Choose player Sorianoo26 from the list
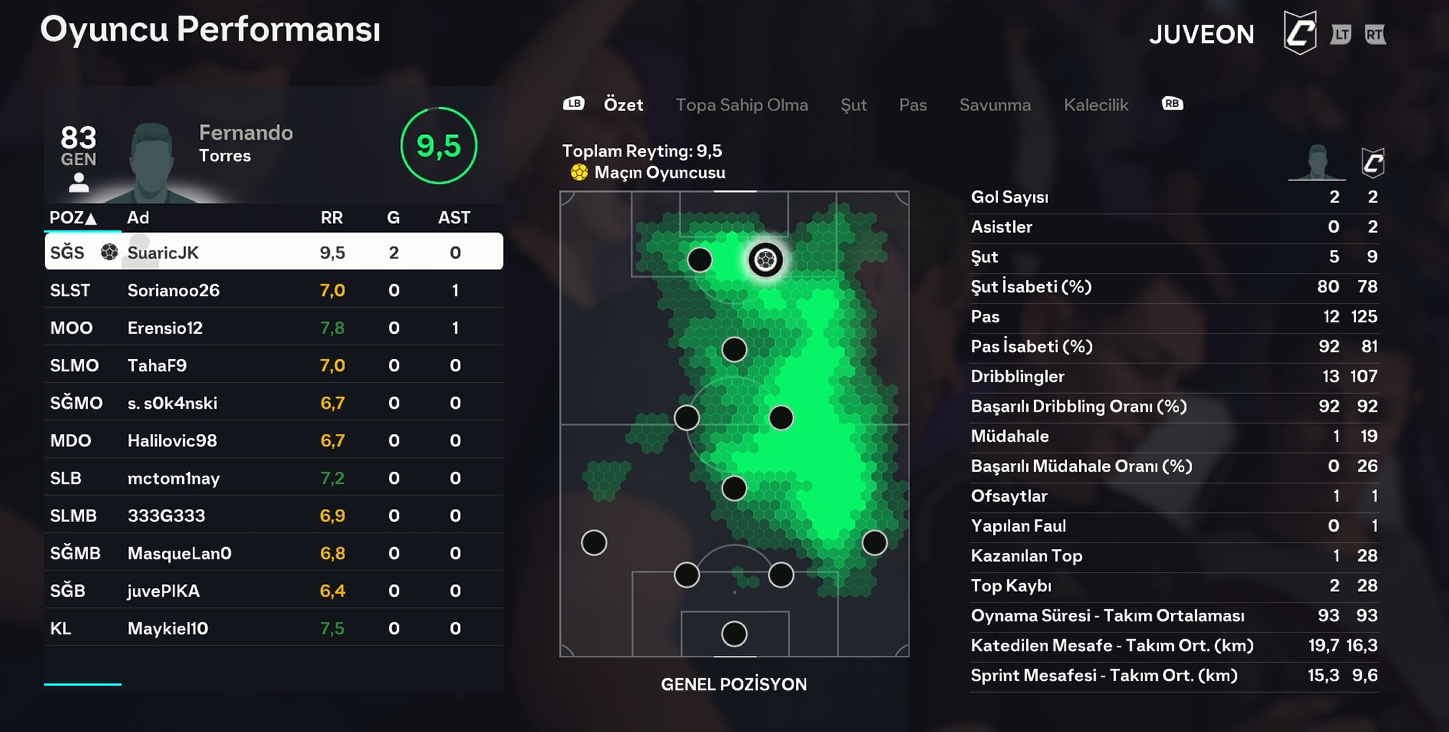 click(x=273, y=290)
